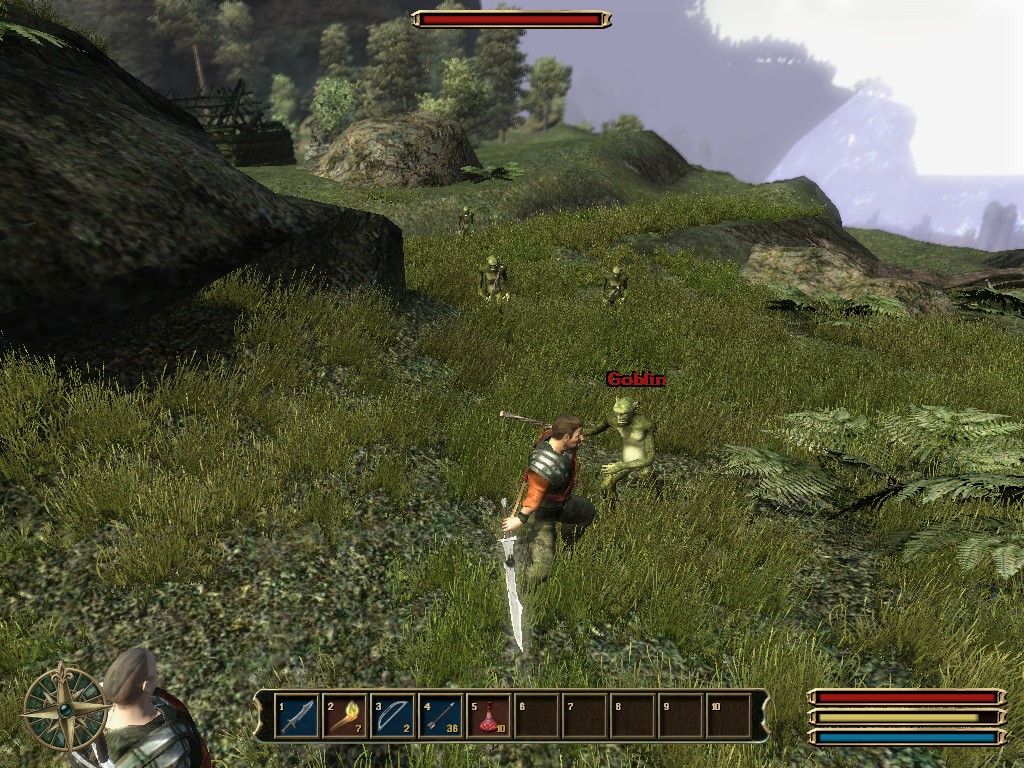Select the sword in quickslot 1
Screen dimensions: 1024x768
297,716
